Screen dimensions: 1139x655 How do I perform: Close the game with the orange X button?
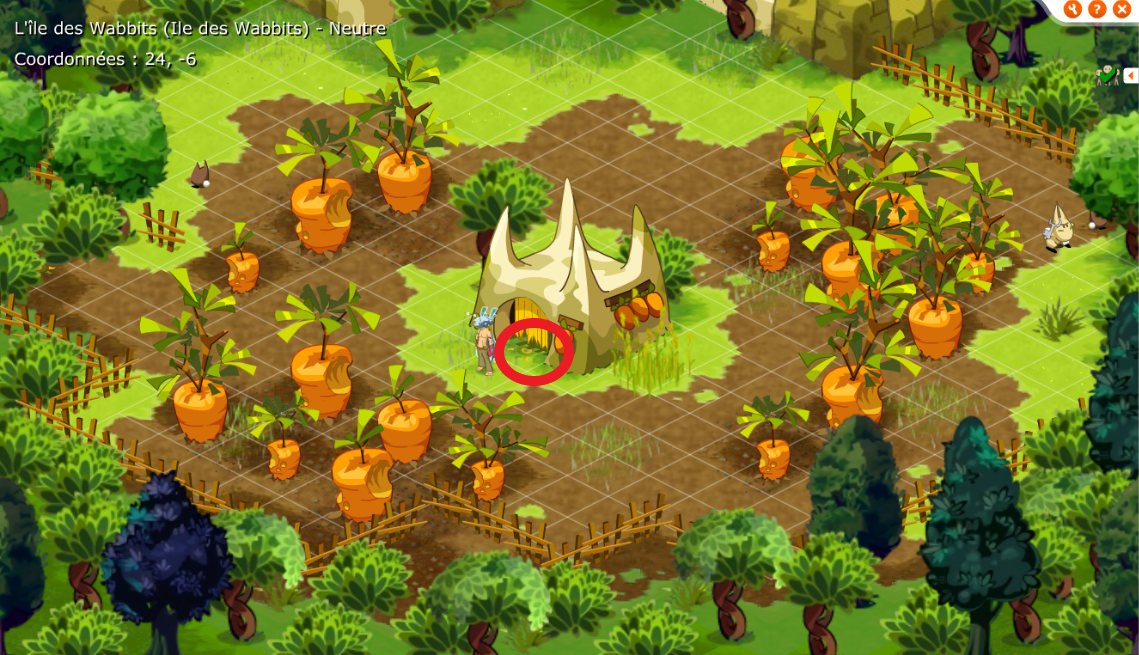(1121, 9)
